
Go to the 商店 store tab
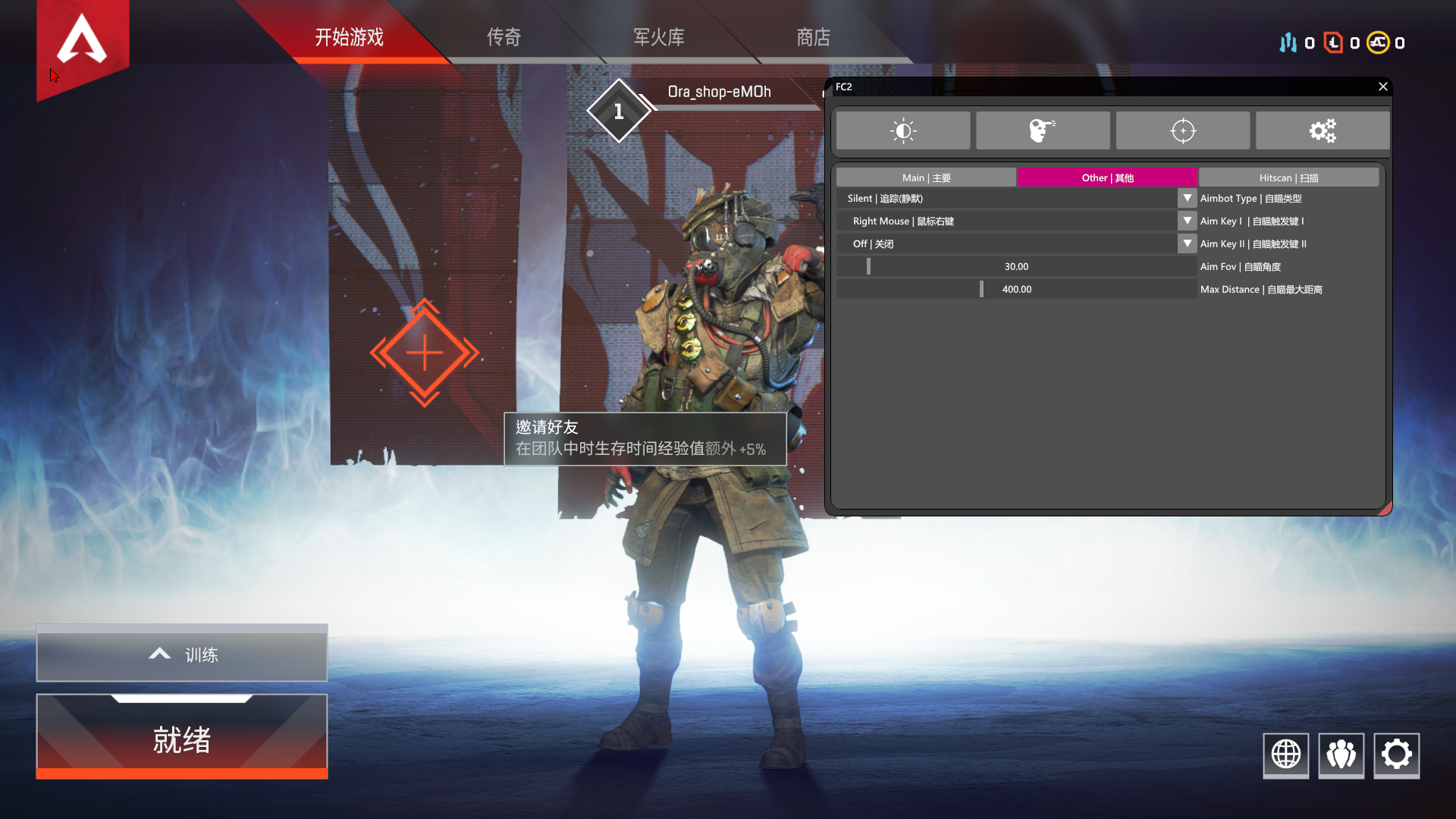click(x=813, y=37)
